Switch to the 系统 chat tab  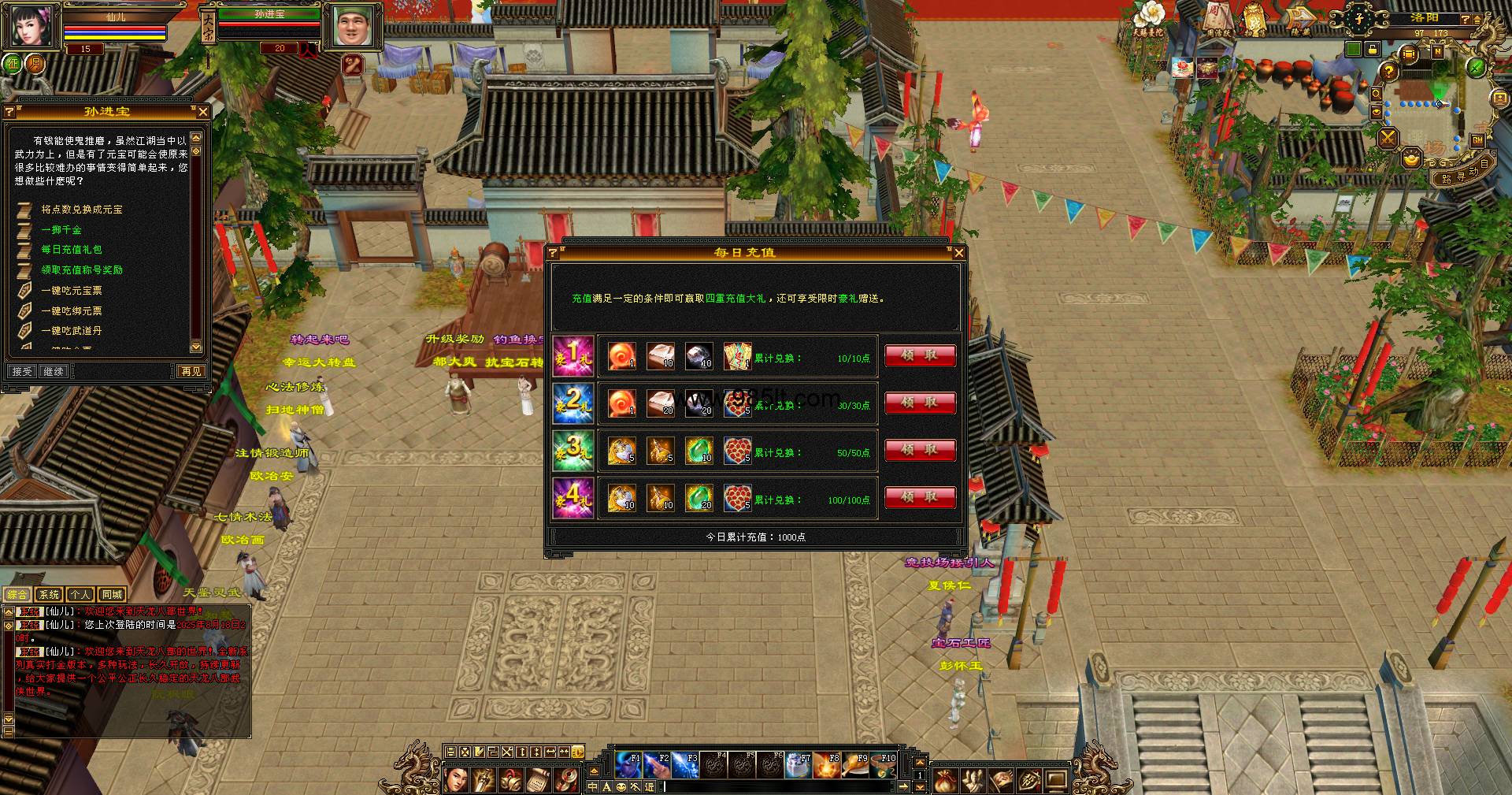click(49, 595)
